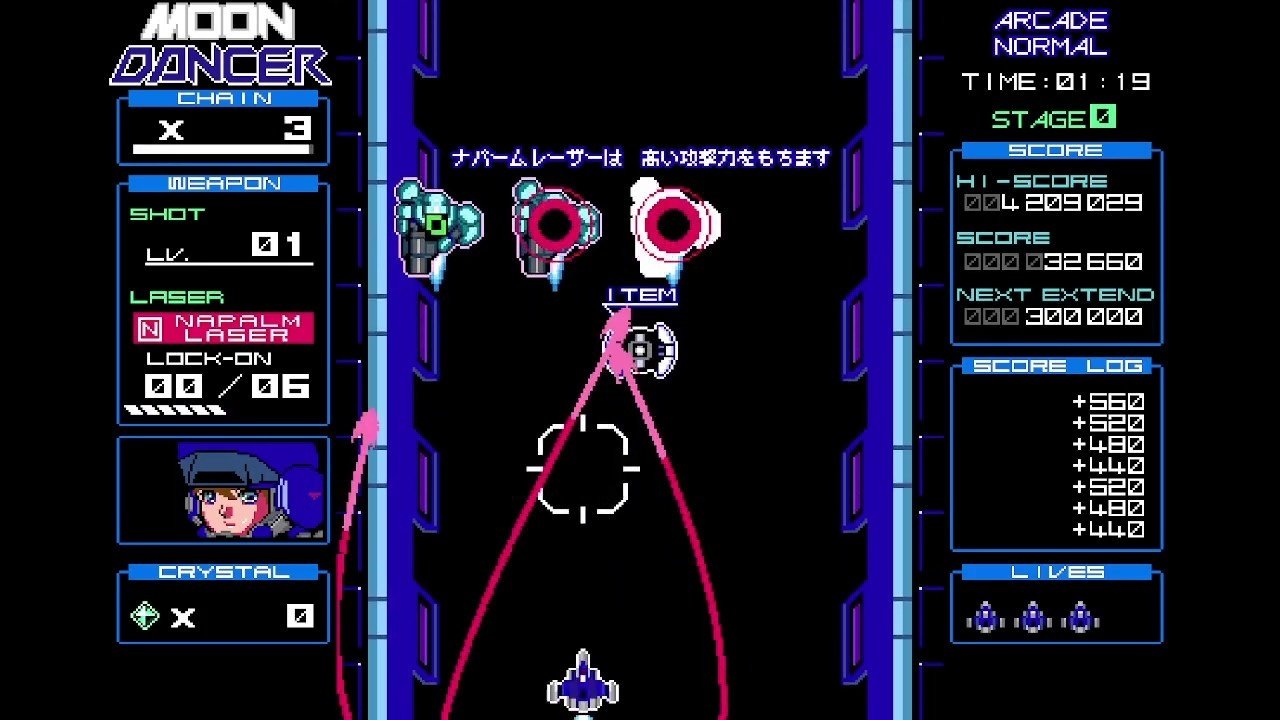
Task: Click the CHAIN panel title bar
Action: pyautogui.click(x=222, y=98)
